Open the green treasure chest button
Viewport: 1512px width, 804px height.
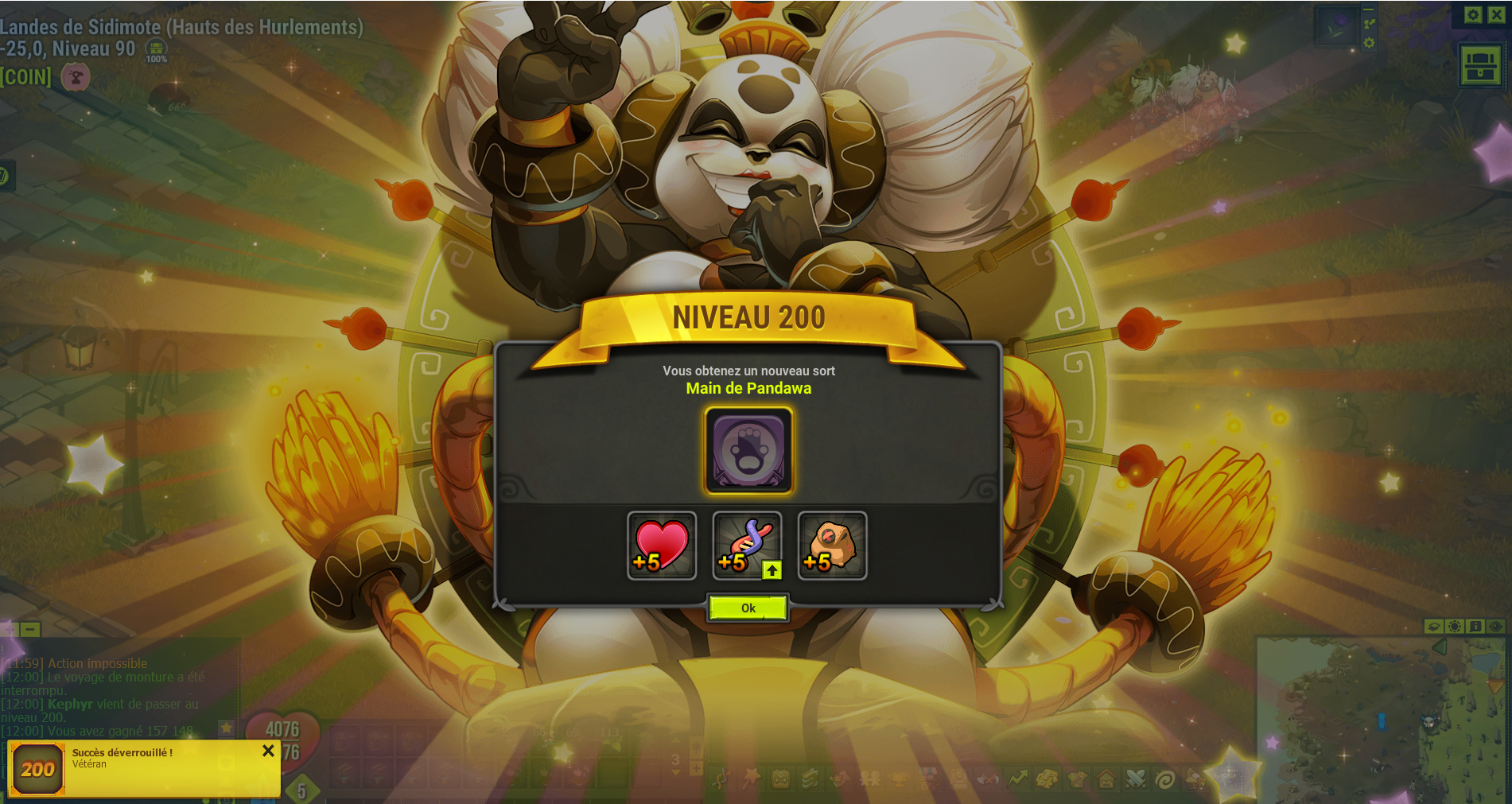(x=1480, y=64)
